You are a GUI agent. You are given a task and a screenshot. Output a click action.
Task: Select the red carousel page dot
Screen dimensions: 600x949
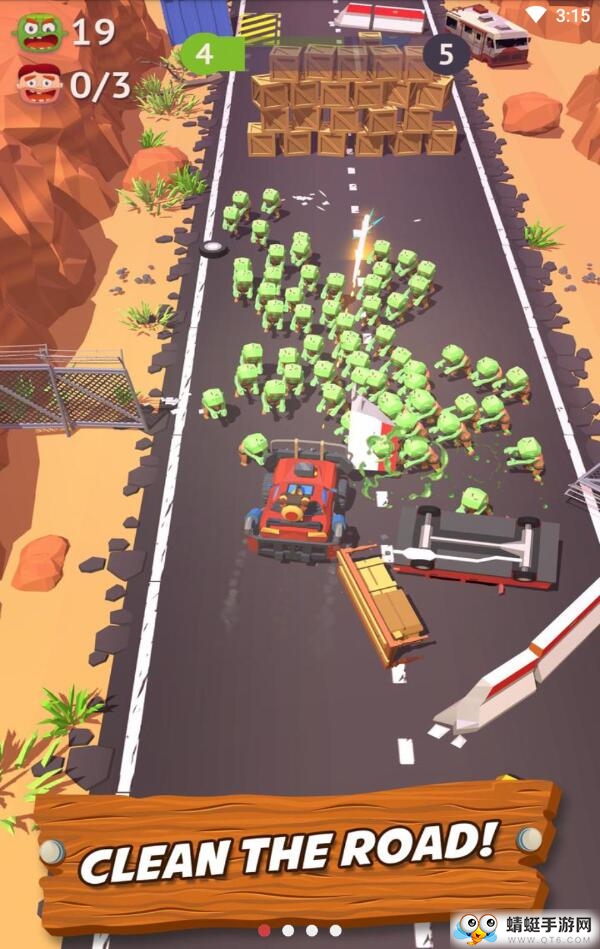[264, 930]
